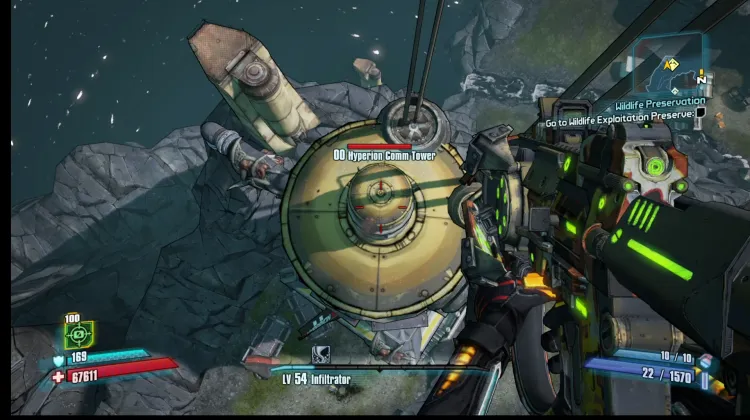Image resolution: width=750 pixels, height=420 pixels.
Task: Select the Wildlife Preservation mission title
Action: [x=660, y=102]
